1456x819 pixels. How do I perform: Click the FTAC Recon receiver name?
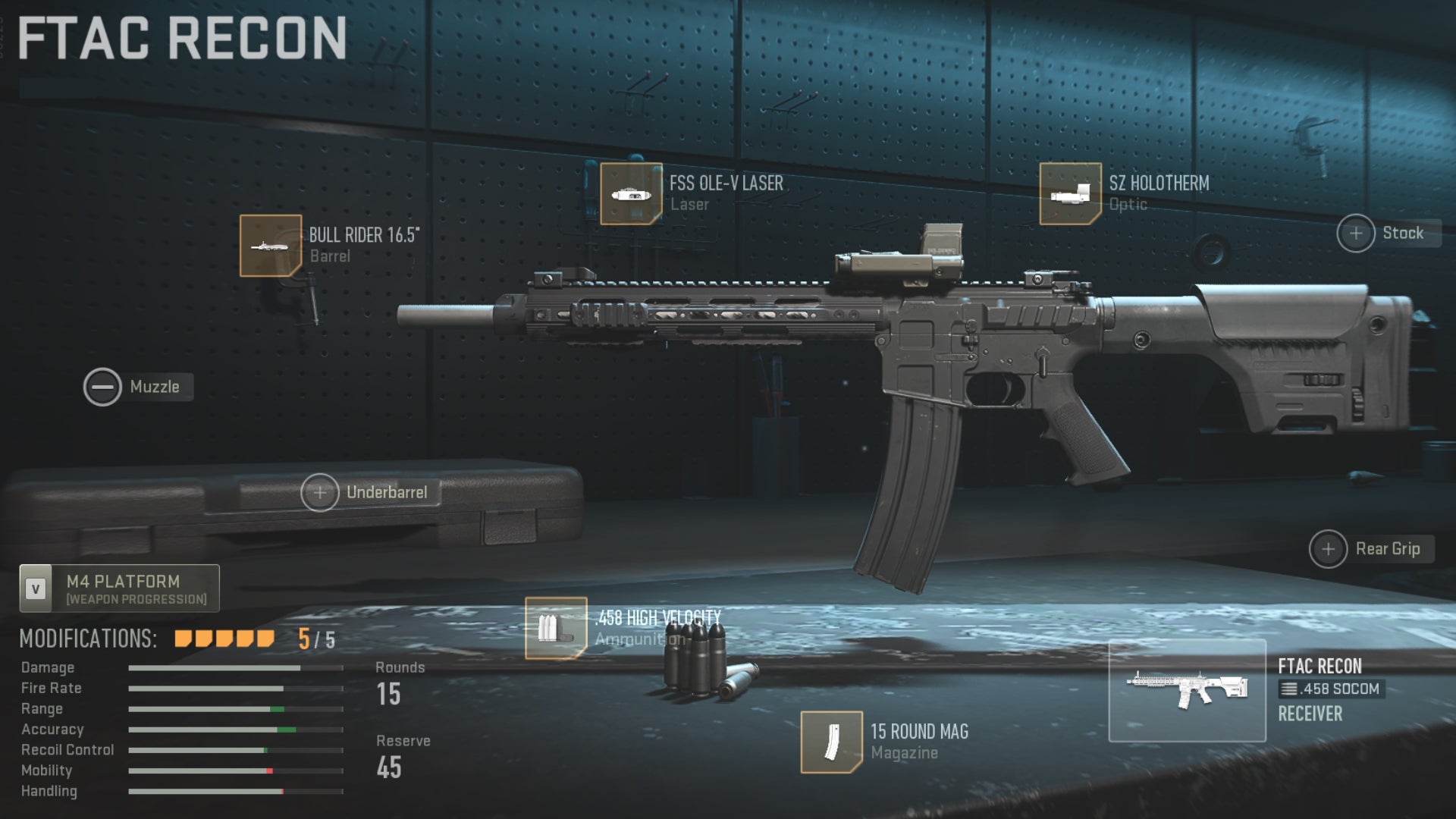tap(1320, 667)
